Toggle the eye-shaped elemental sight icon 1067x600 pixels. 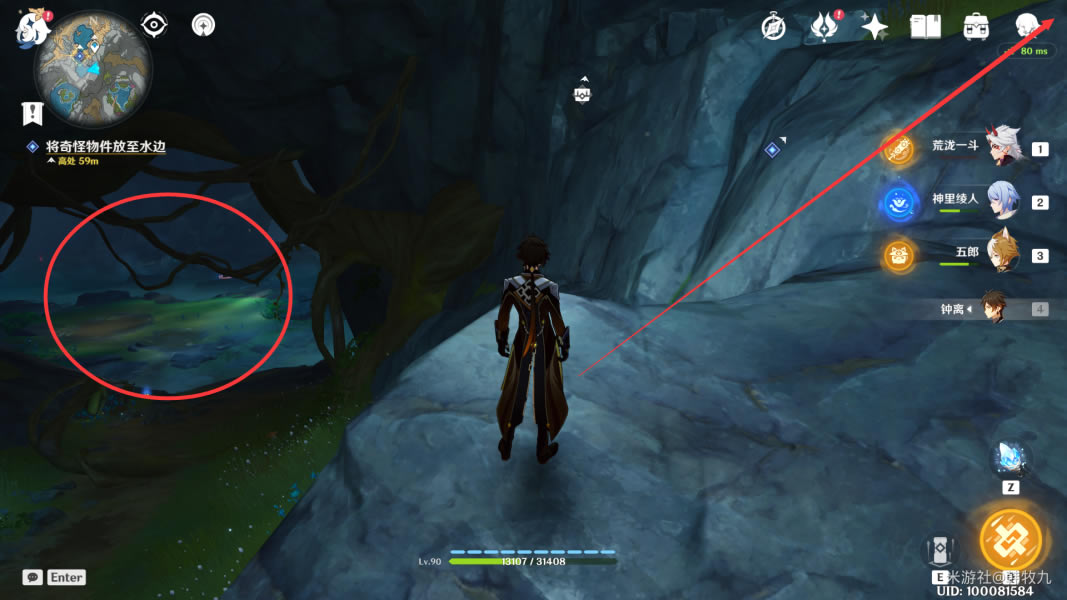pyautogui.click(x=154, y=25)
